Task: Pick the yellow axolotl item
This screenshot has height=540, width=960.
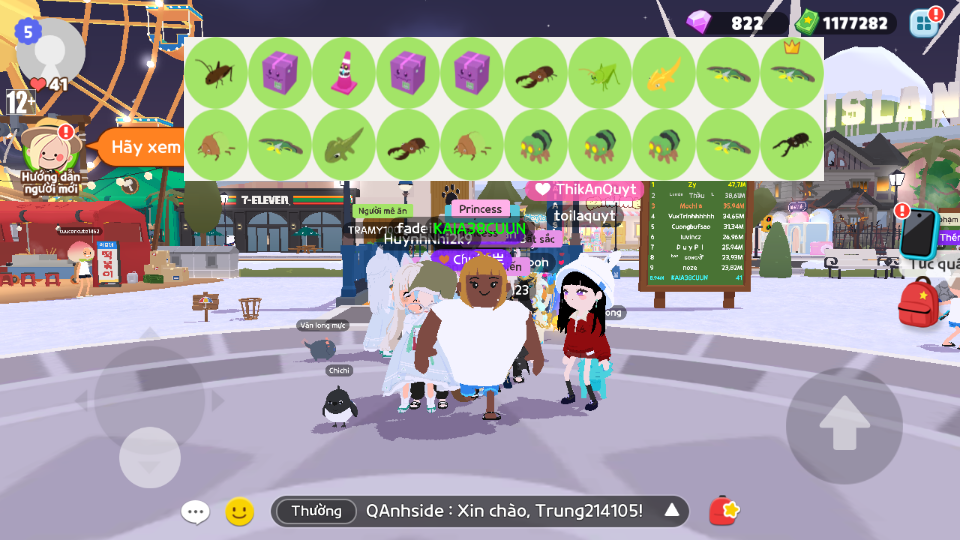Action: tap(663, 73)
